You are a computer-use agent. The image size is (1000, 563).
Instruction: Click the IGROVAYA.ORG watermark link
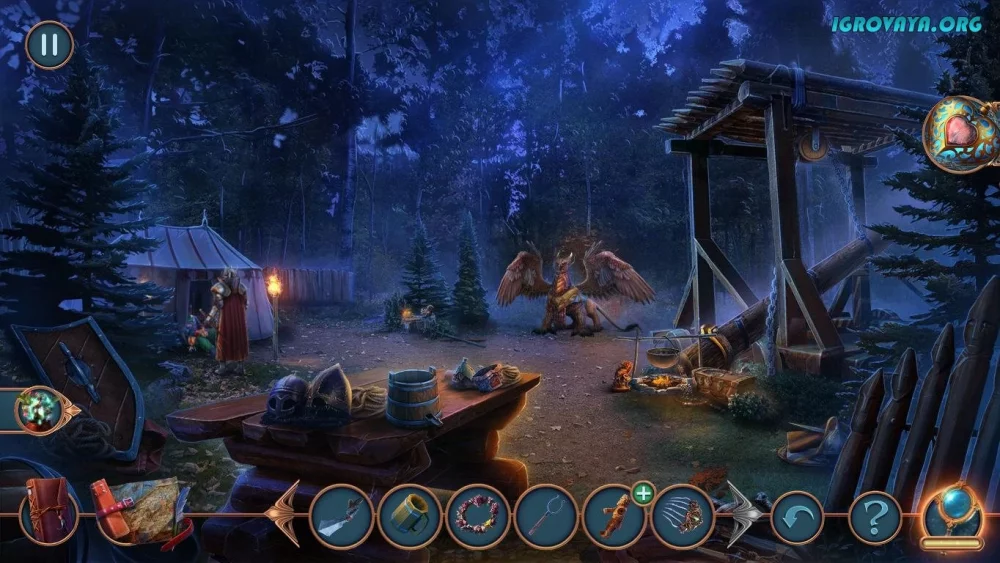pos(906,23)
